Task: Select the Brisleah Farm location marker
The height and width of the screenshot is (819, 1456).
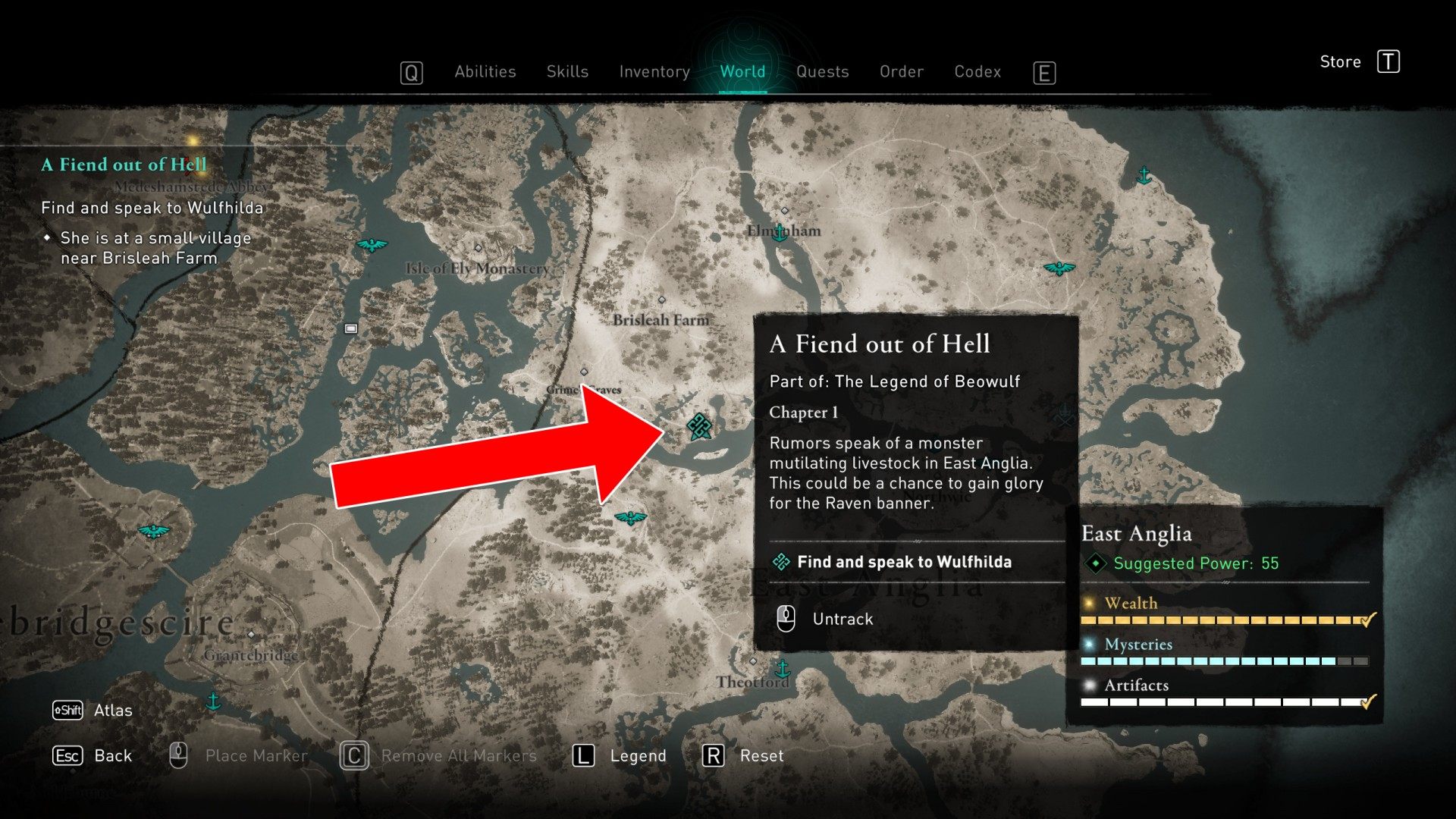Action: coord(661,300)
